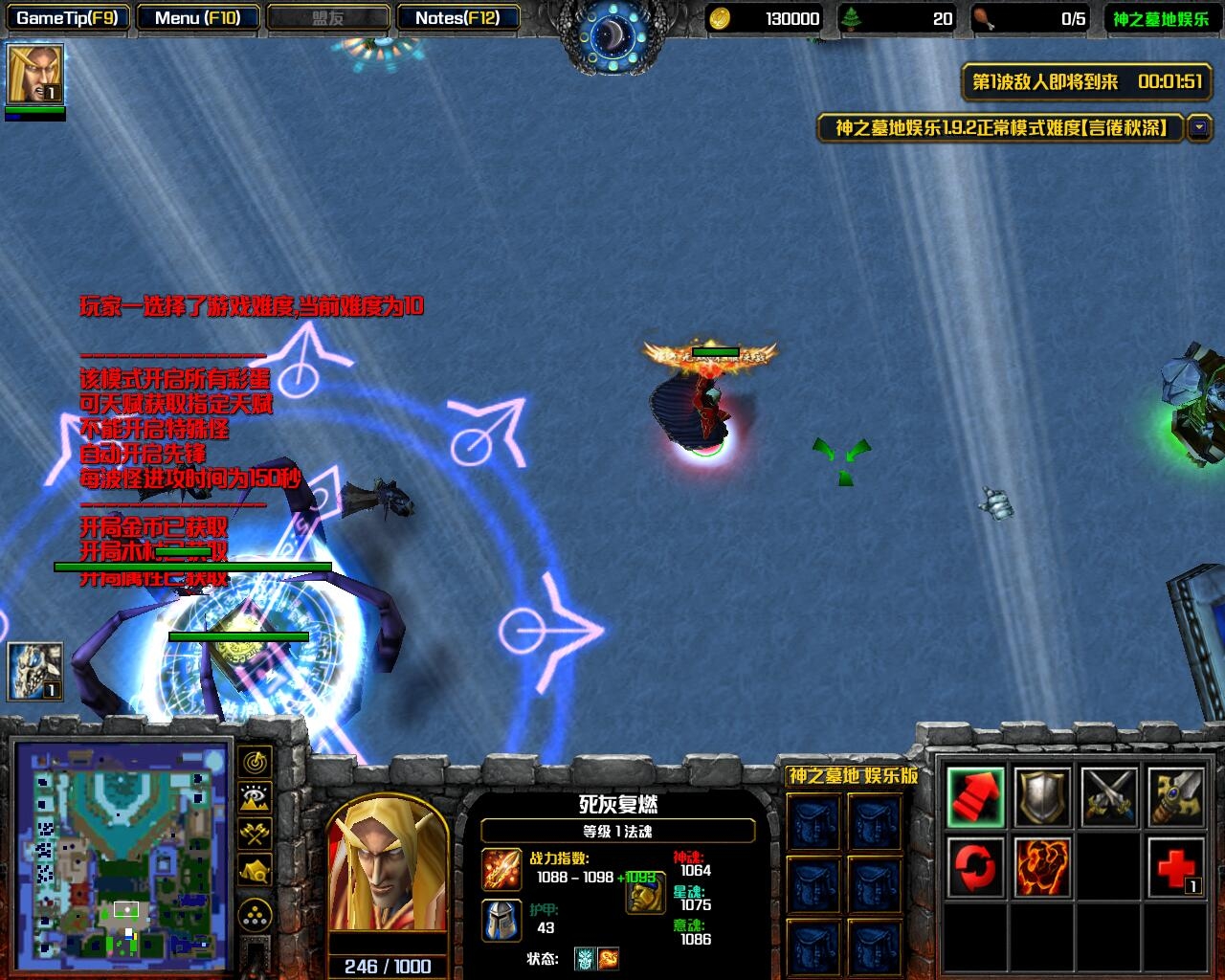Toggle ally color mode crossed-axes button
The height and width of the screenshot is (980, 1225).
[255, 834]
